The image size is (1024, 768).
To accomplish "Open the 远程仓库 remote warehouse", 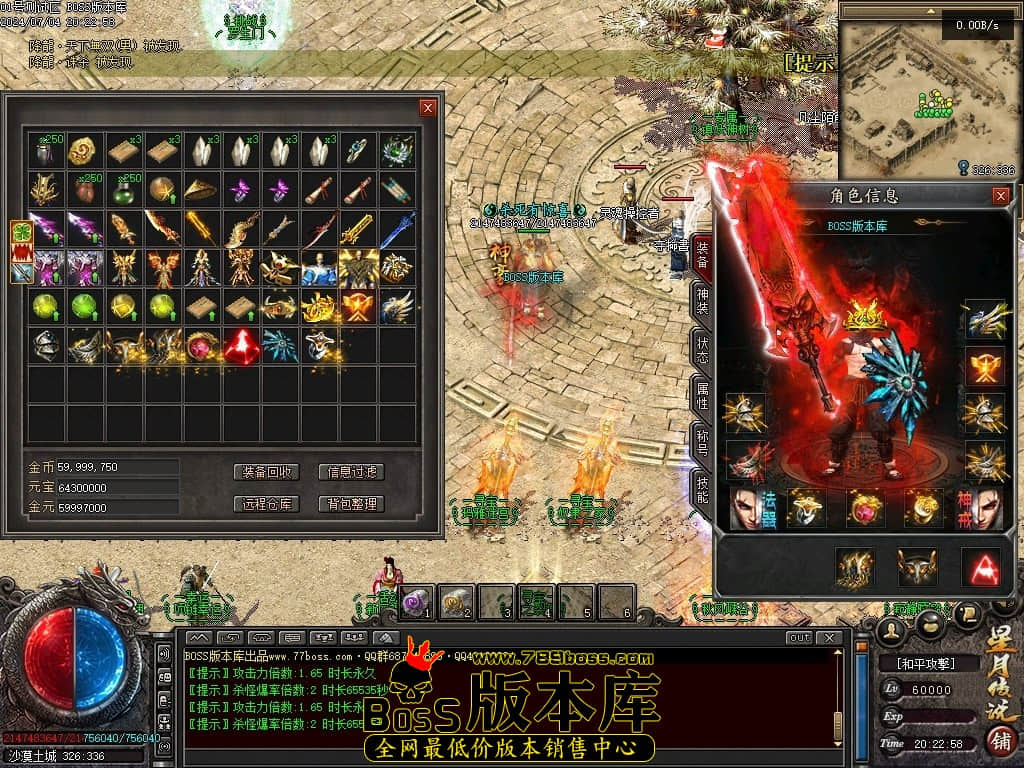I will pos(267,504).
